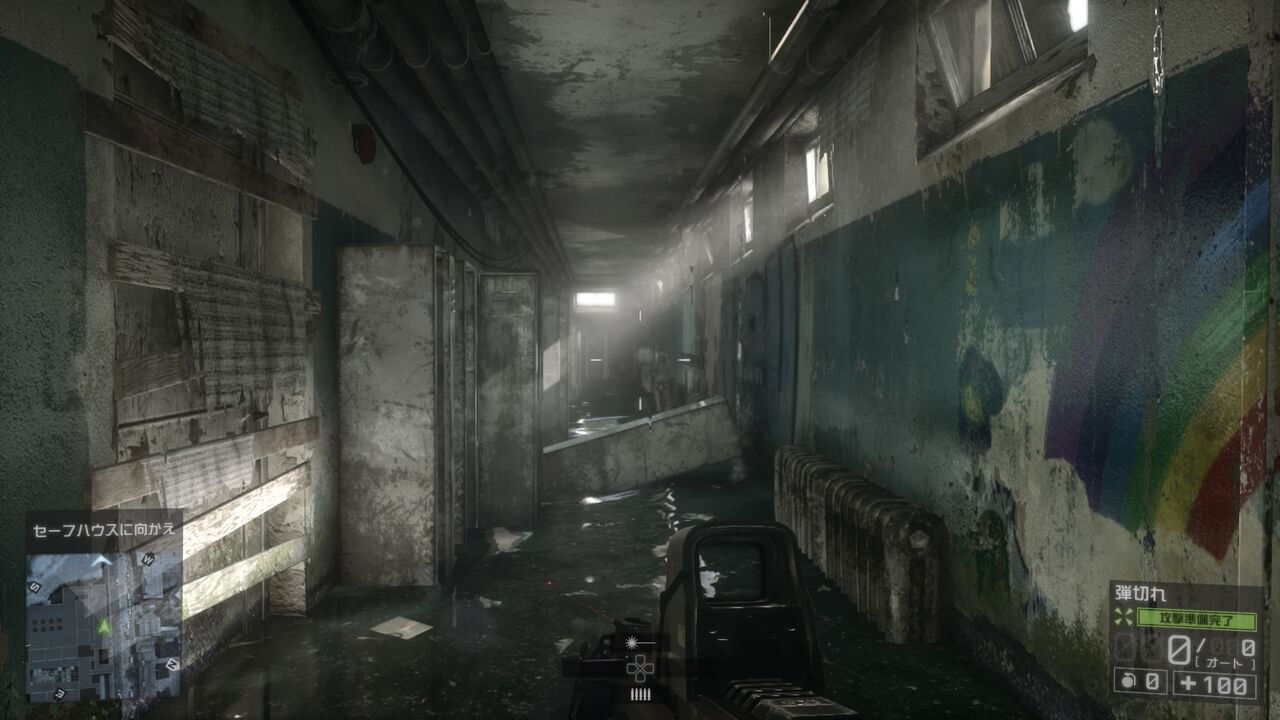1280x720 pixels.
Task: Click the D-pad gadget selector icon
Action: point(640,667)
